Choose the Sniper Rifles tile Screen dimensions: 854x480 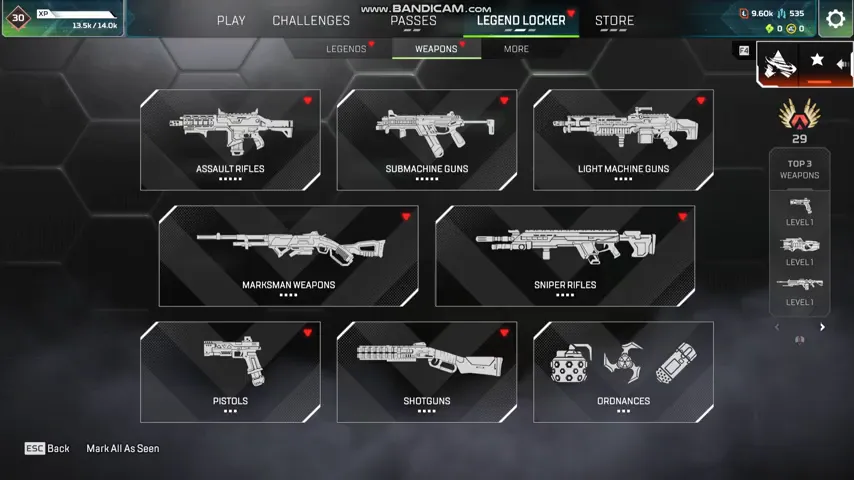pyautogui.click(x=565, y=256)
